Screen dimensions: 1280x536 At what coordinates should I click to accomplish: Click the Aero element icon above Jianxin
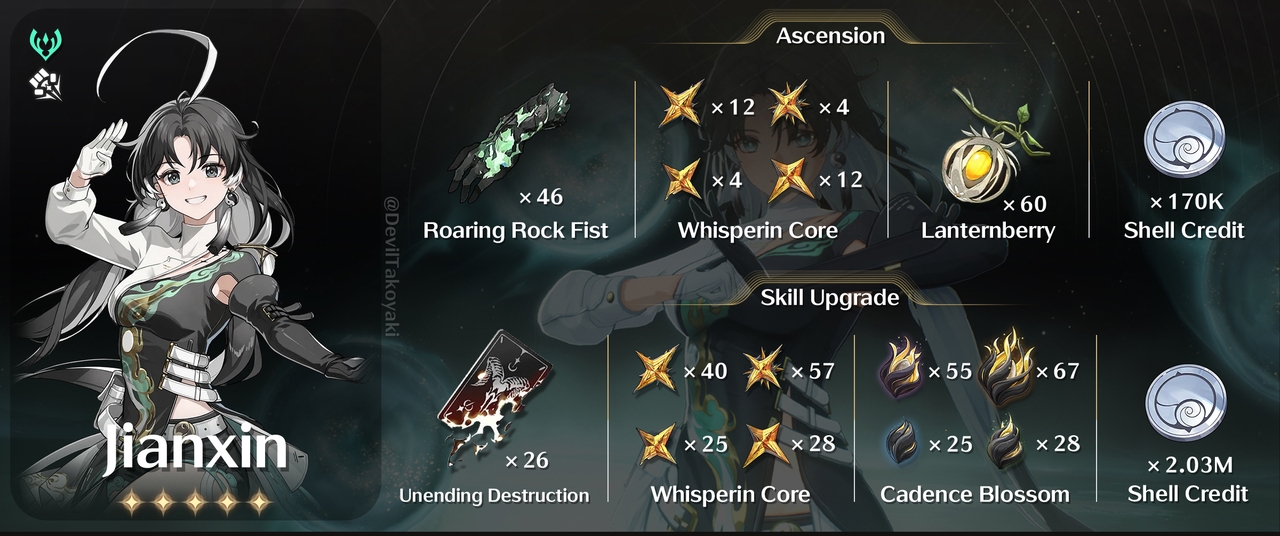pos(46,43)
